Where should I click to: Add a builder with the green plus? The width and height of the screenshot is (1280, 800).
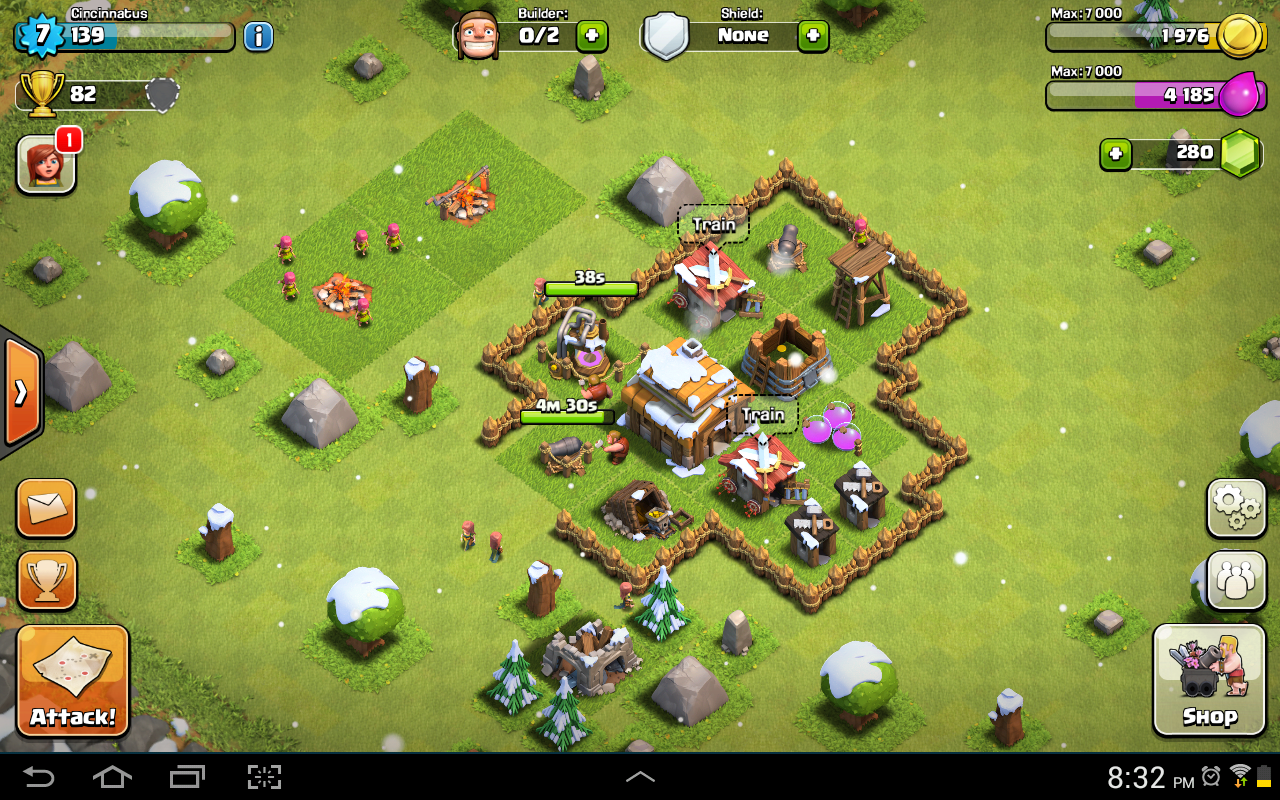point(591,36)
